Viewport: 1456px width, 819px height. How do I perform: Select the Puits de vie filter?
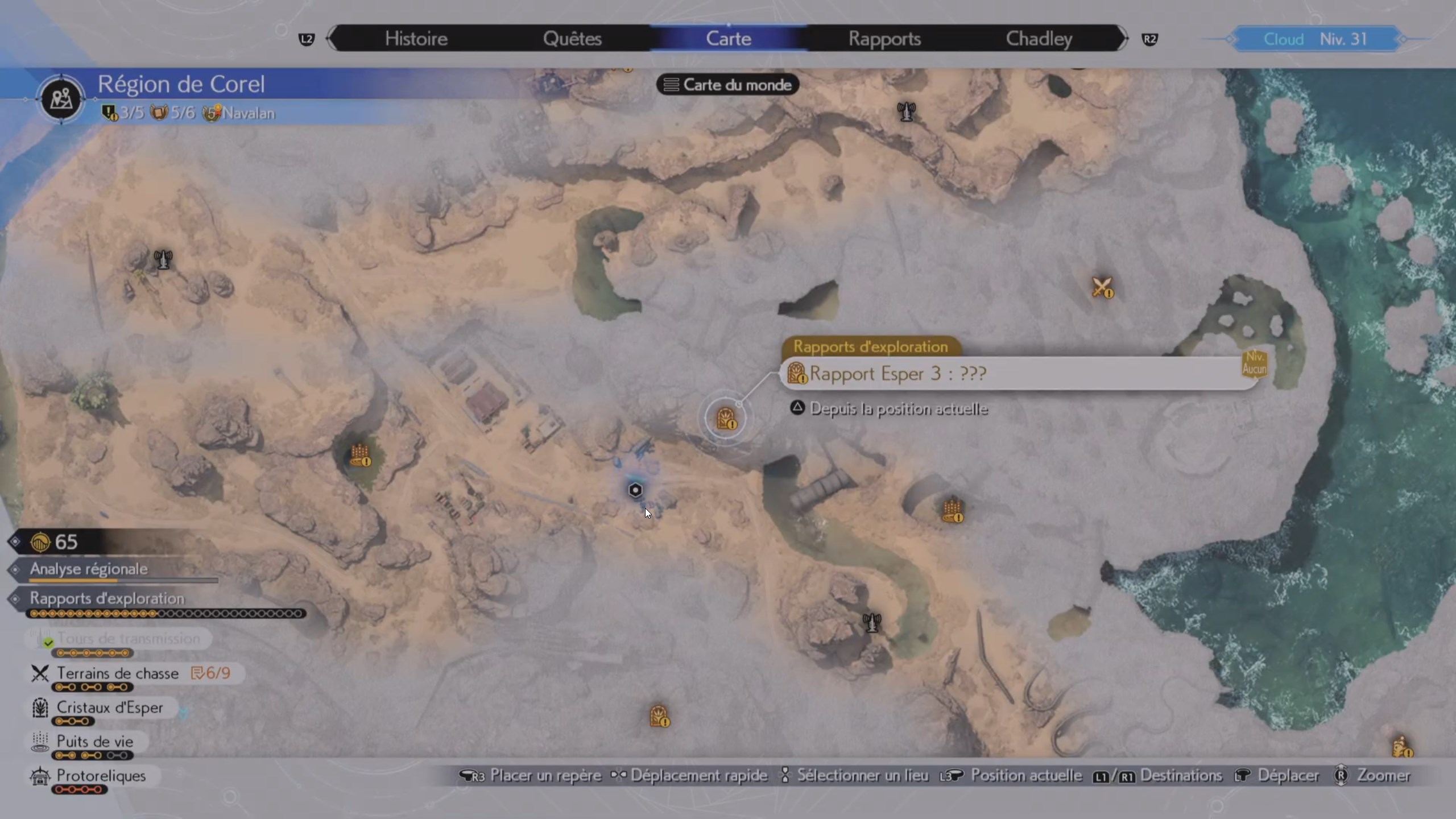click(x=94, y=742)
